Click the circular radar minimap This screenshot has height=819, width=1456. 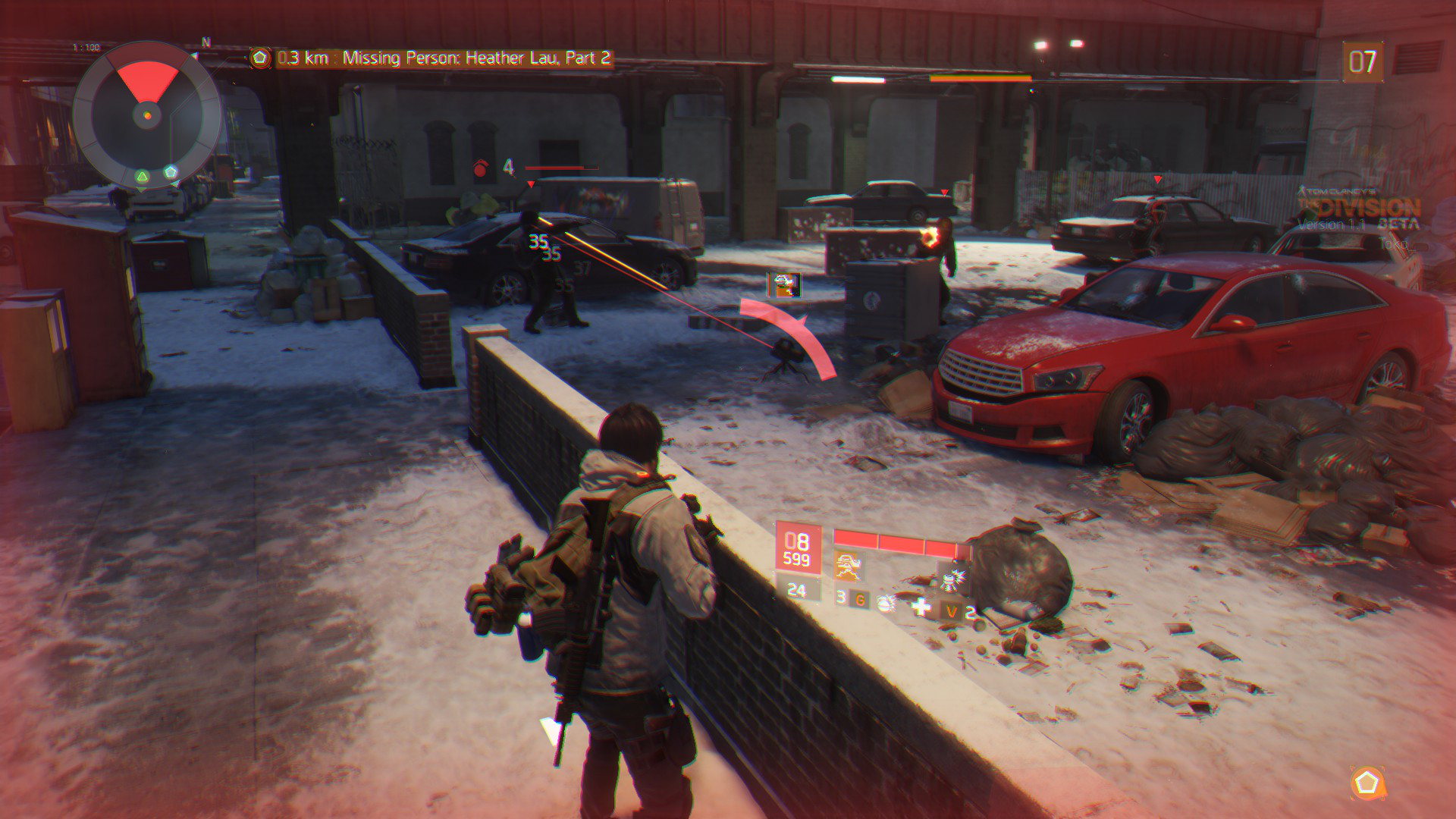[148, 116]
